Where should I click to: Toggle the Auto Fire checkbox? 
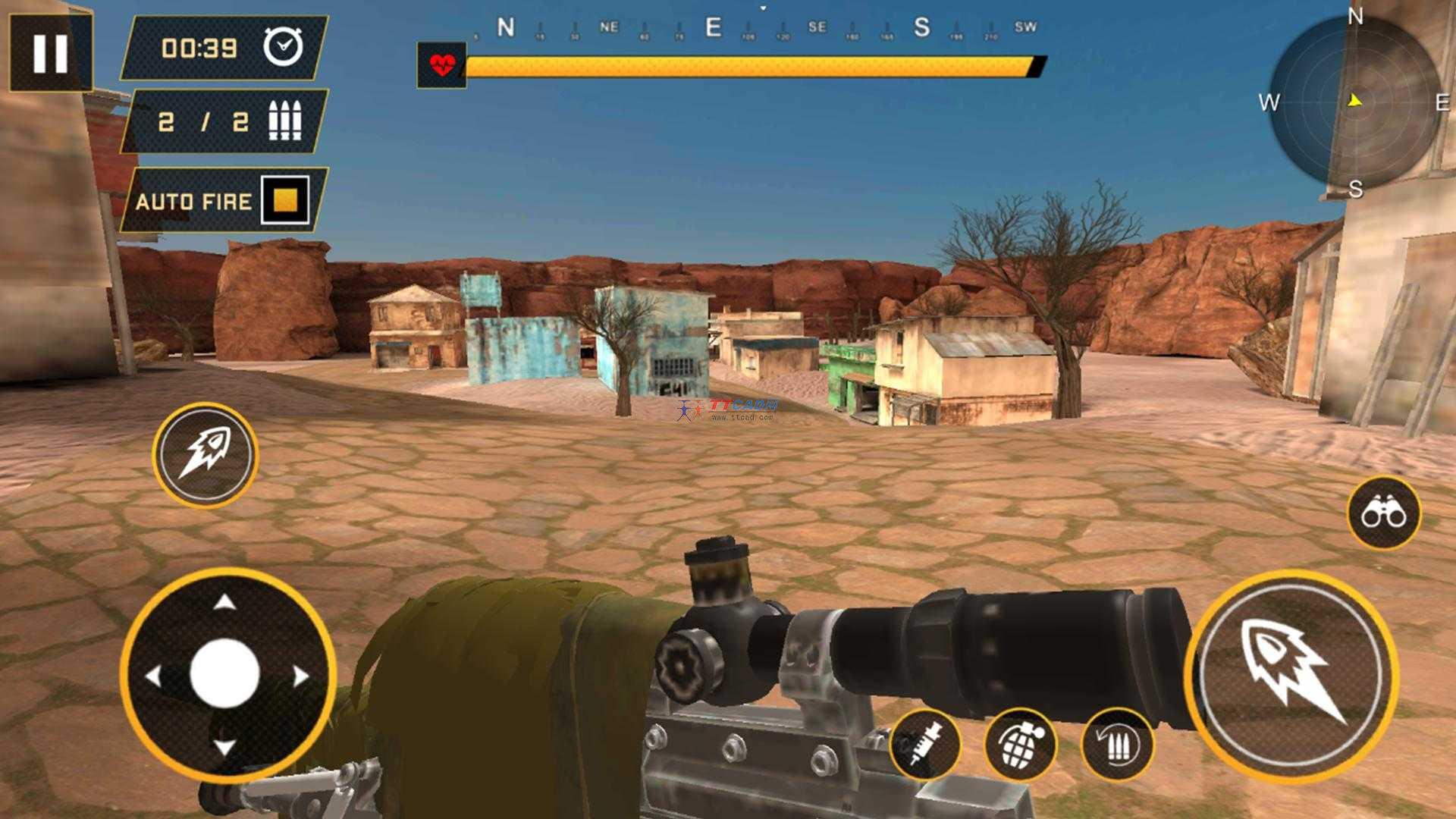(285, 200)
